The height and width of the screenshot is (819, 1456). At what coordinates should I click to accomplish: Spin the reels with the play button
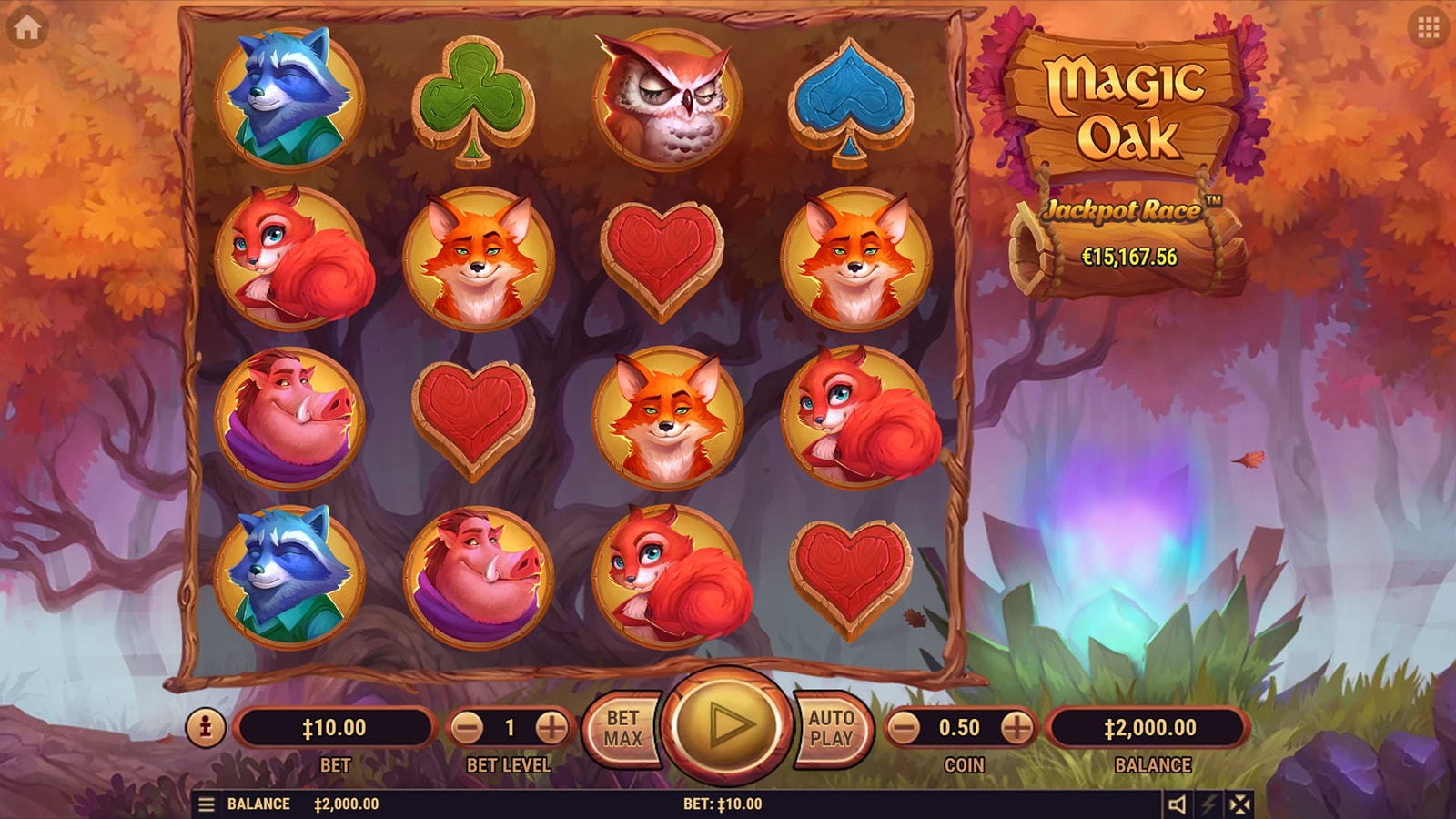[726, 725]
